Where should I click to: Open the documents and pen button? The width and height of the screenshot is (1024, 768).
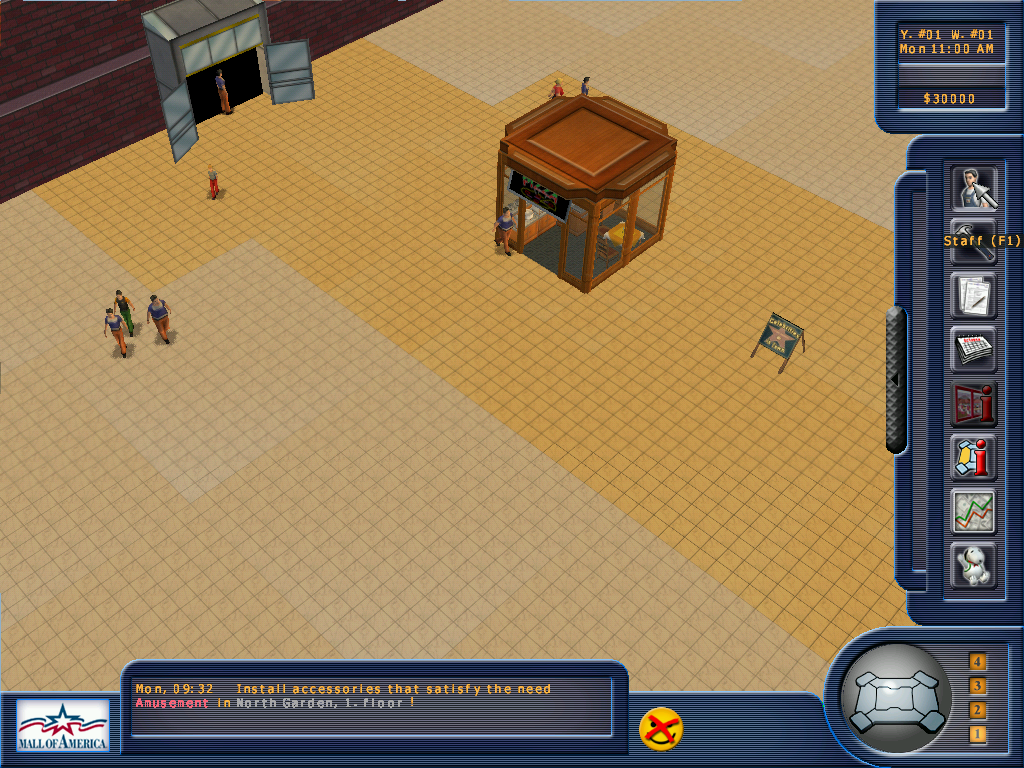(x=972, y=296)
